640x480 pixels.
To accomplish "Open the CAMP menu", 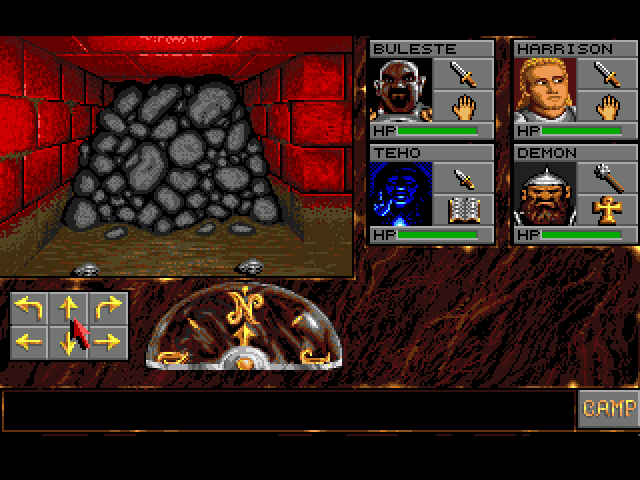I will click(x=608, y=409).
